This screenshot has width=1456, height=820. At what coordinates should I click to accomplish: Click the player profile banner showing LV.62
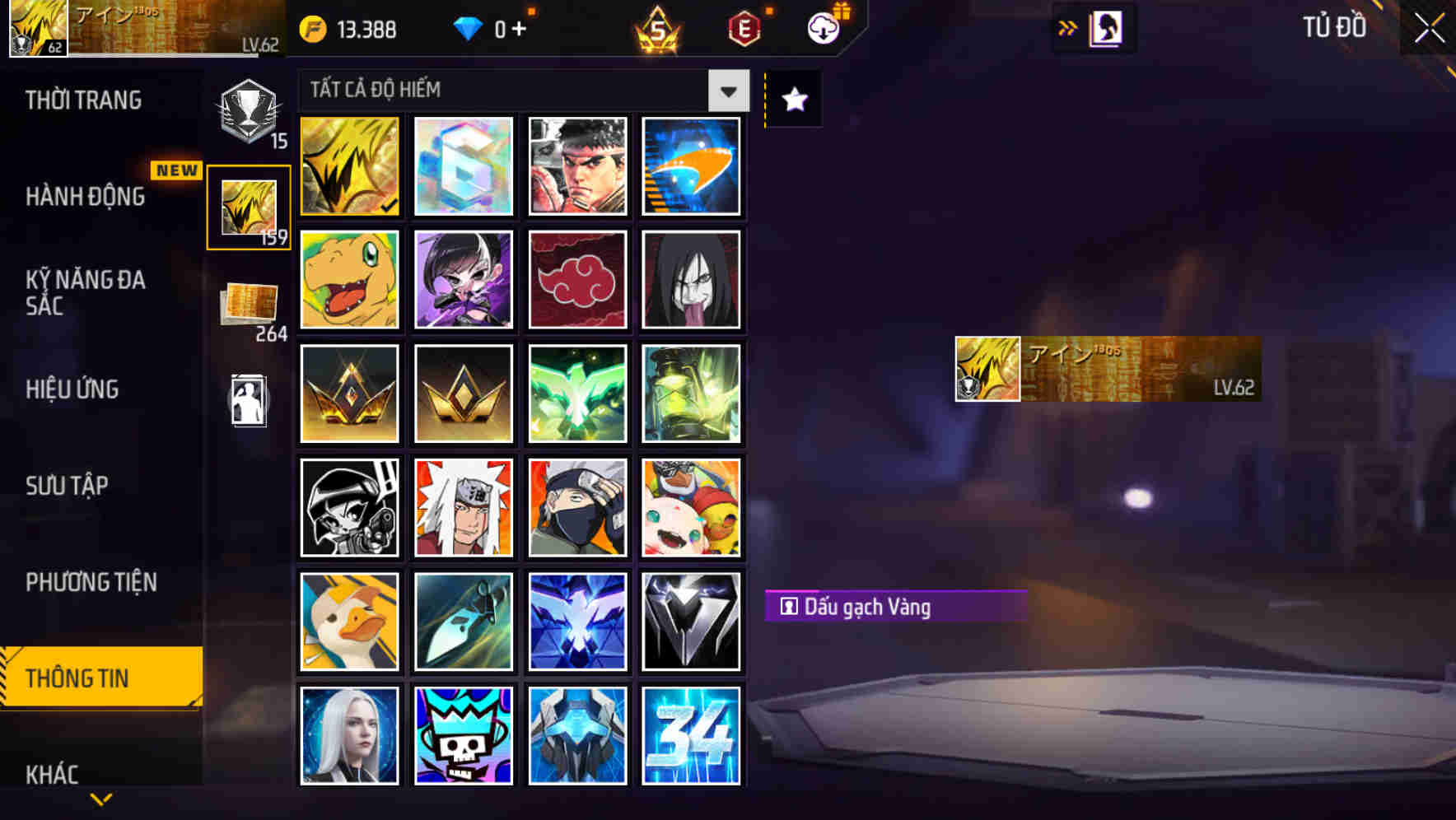[1104, 370]
